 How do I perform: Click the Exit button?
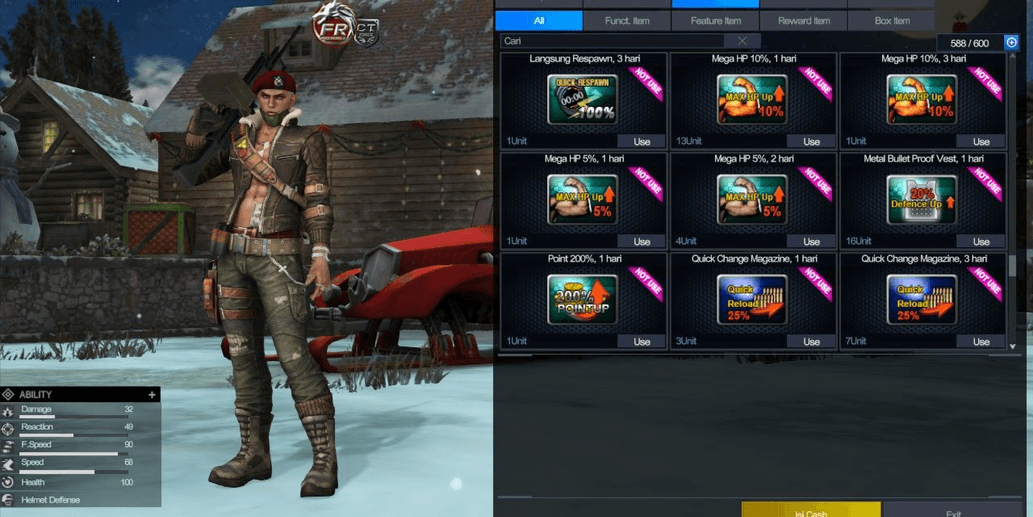952,511
